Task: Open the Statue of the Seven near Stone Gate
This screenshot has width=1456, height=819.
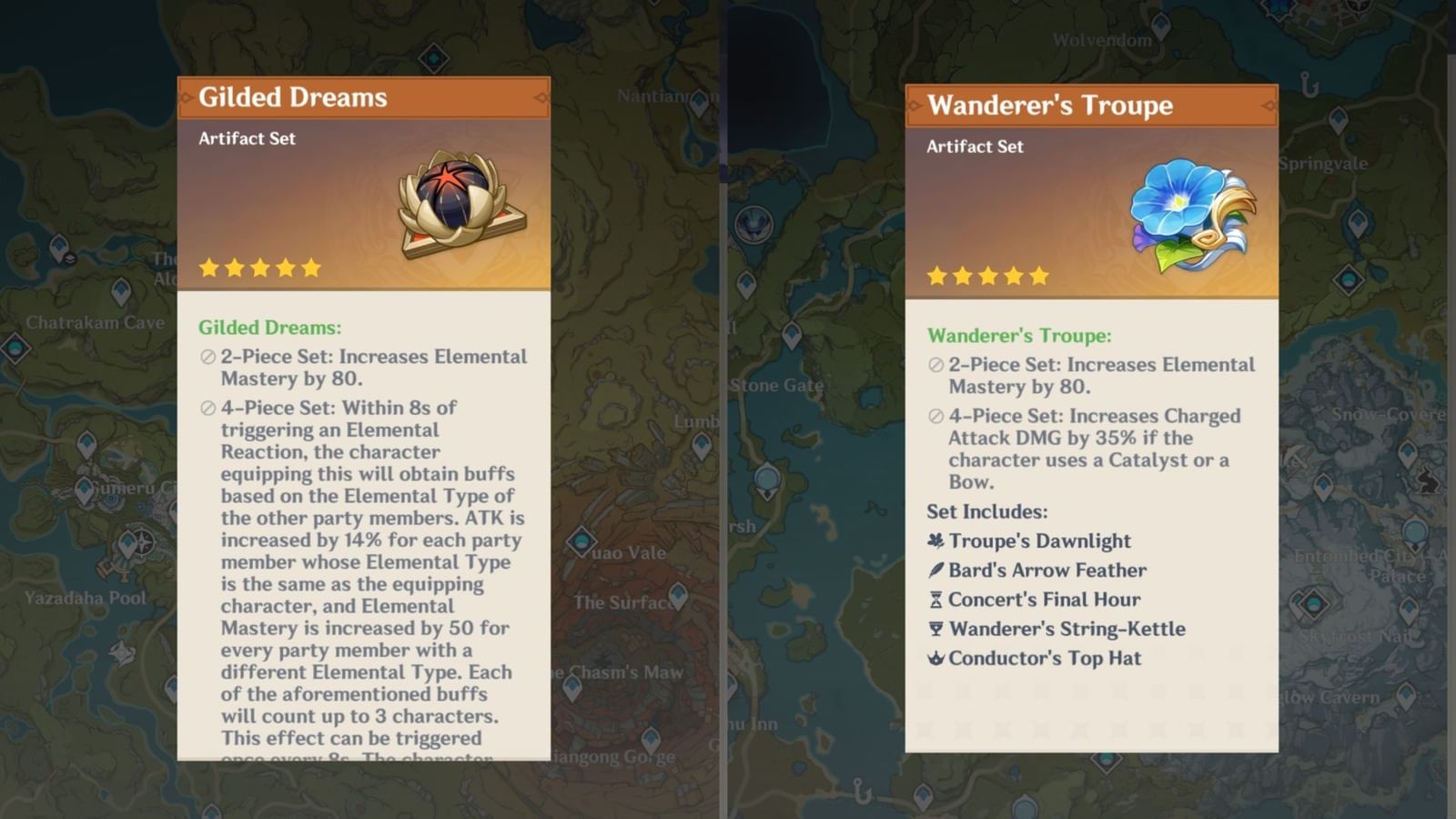Action: click(767, 480)
